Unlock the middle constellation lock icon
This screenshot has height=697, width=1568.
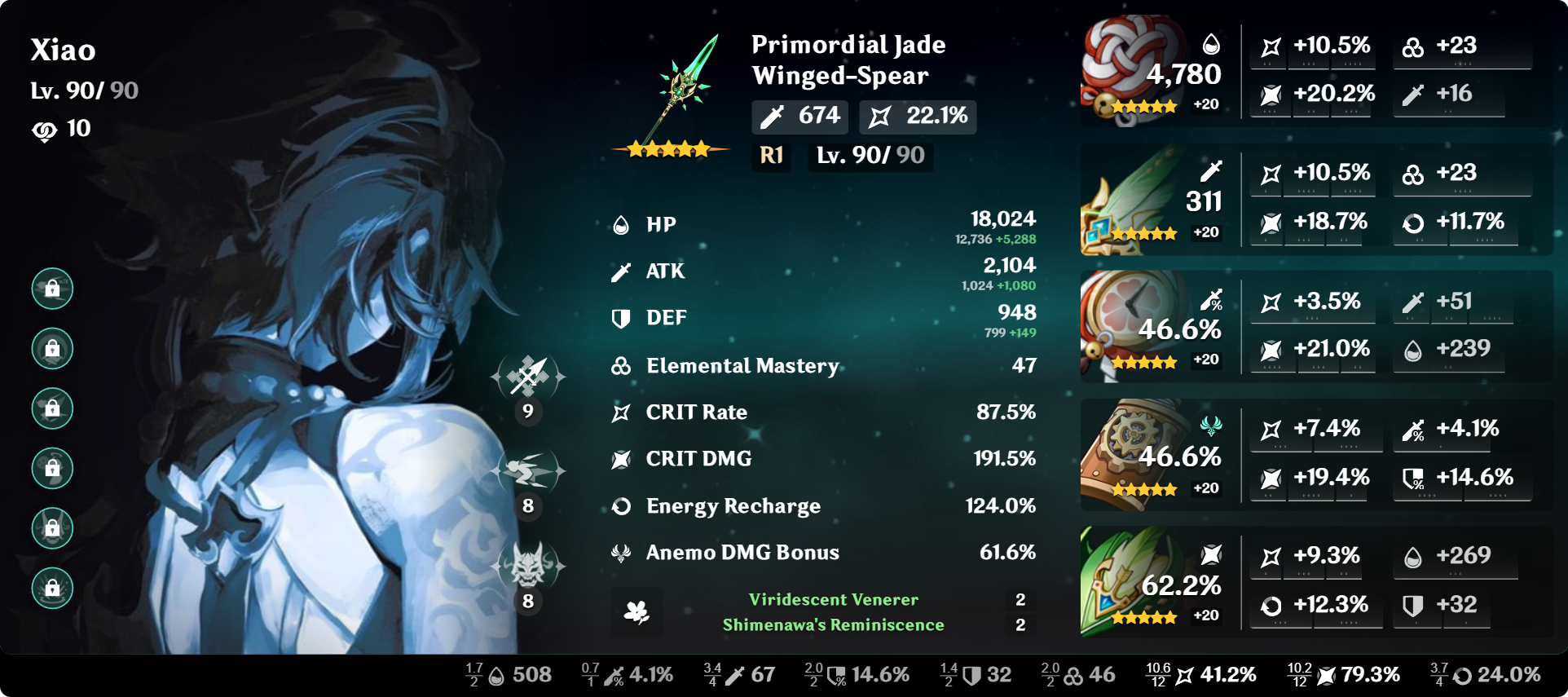point(52,408)
